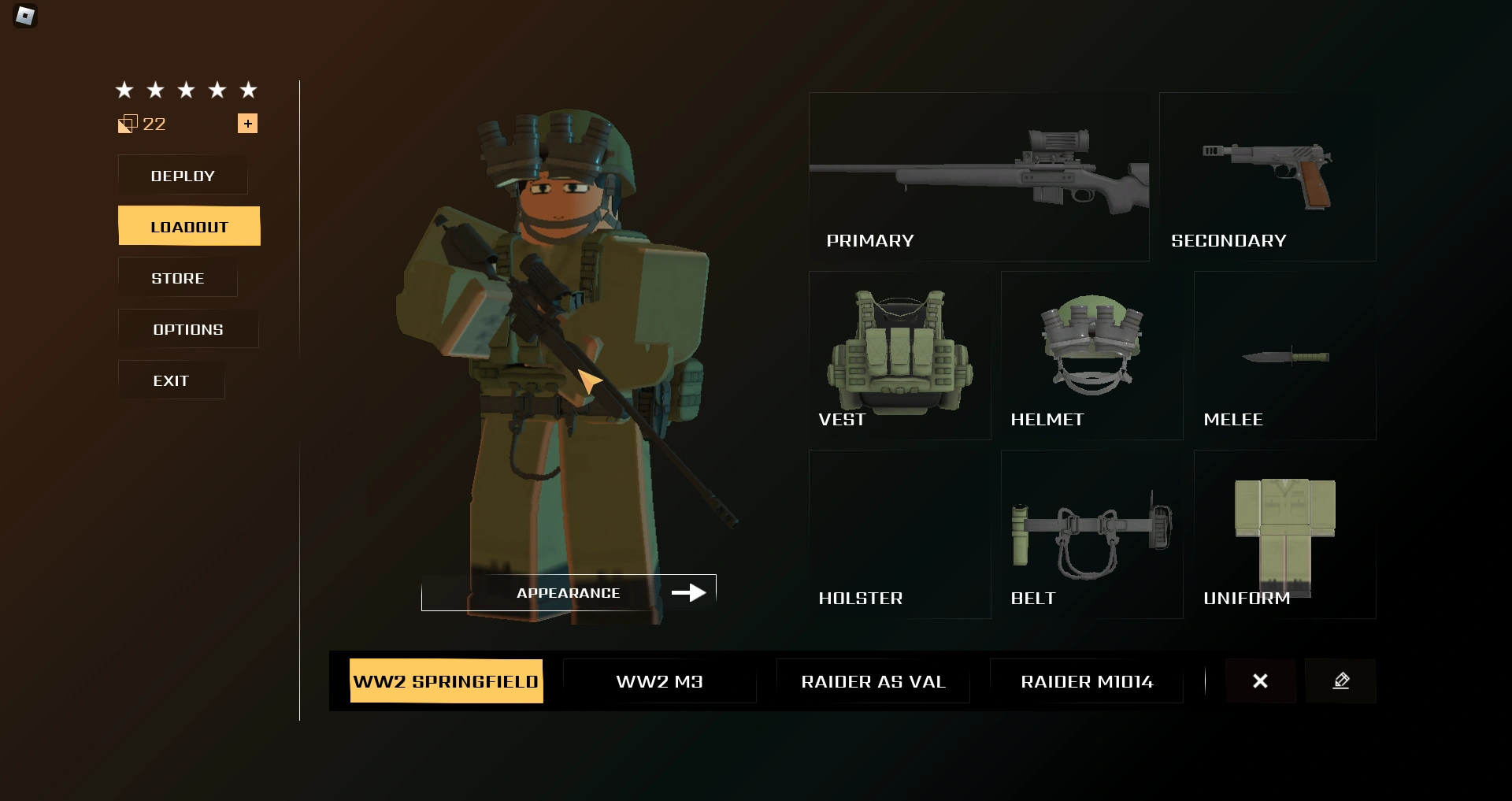Open the STORE menu item
Image resolution: width=1512 pixels, height=801 pixels.
[177, 277]
